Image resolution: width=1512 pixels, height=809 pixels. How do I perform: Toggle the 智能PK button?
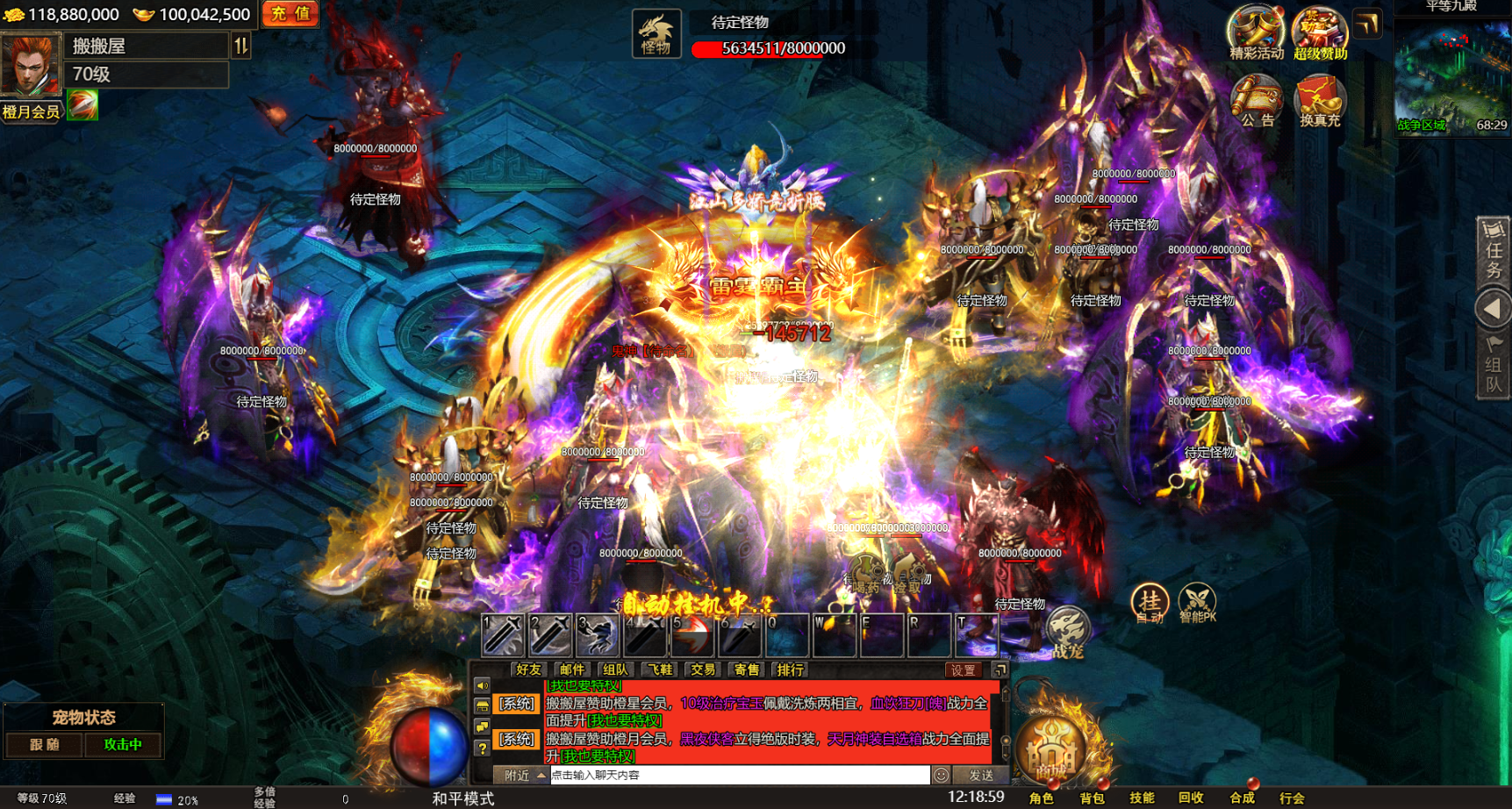click(x=1197, y=602)
